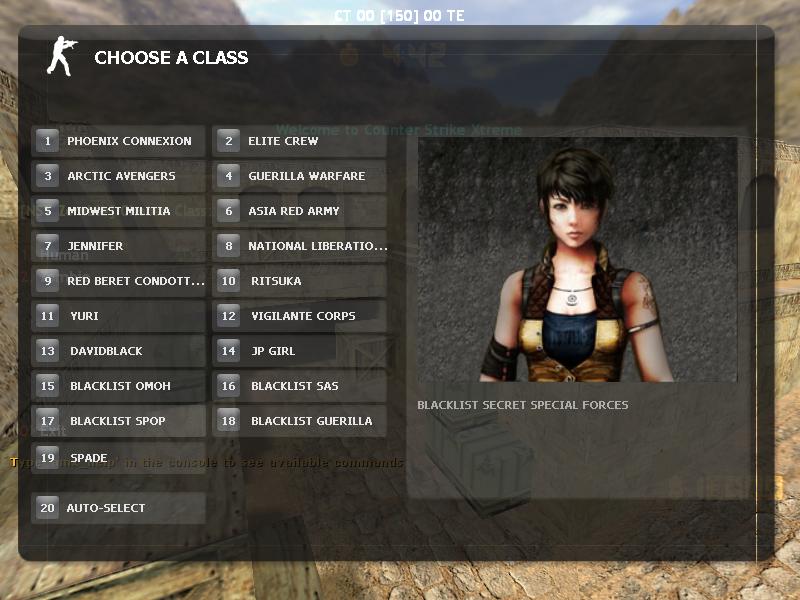Screen dimensions: 800x600
Task: Choose the Blacklist OMOH class
Action: pos(119,386)
